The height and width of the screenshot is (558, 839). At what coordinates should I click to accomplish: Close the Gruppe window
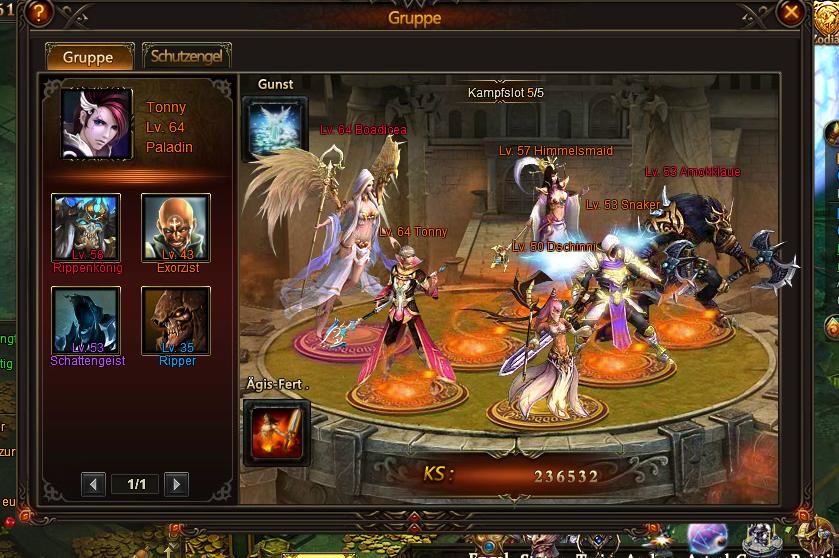(x=791, y=13)
